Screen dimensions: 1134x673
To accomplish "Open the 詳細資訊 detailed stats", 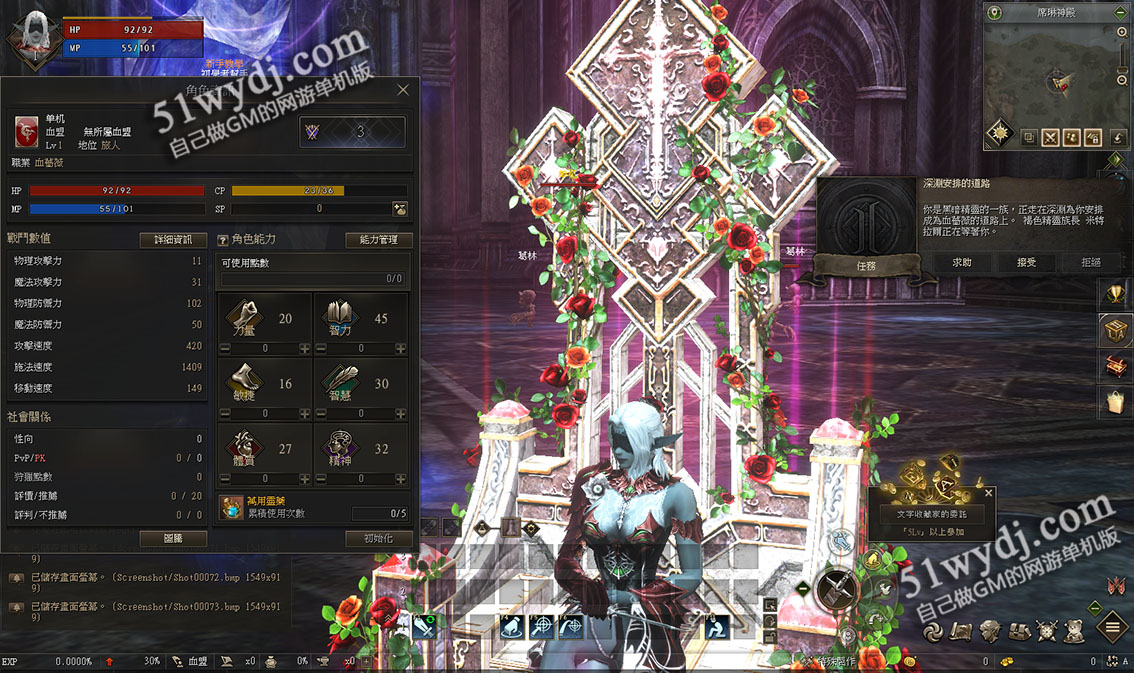I will point(173,240).
